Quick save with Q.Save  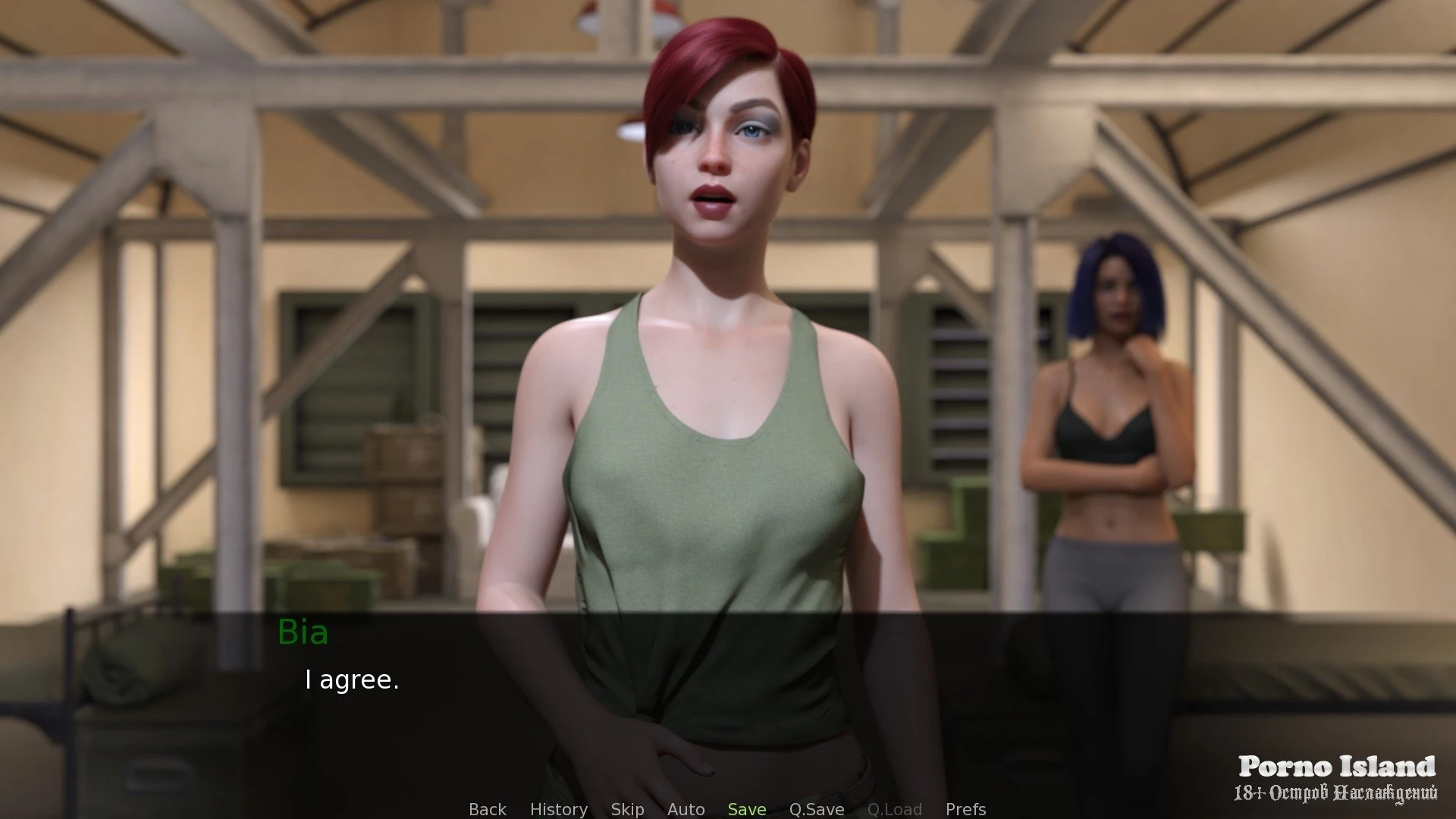point(816,809)
